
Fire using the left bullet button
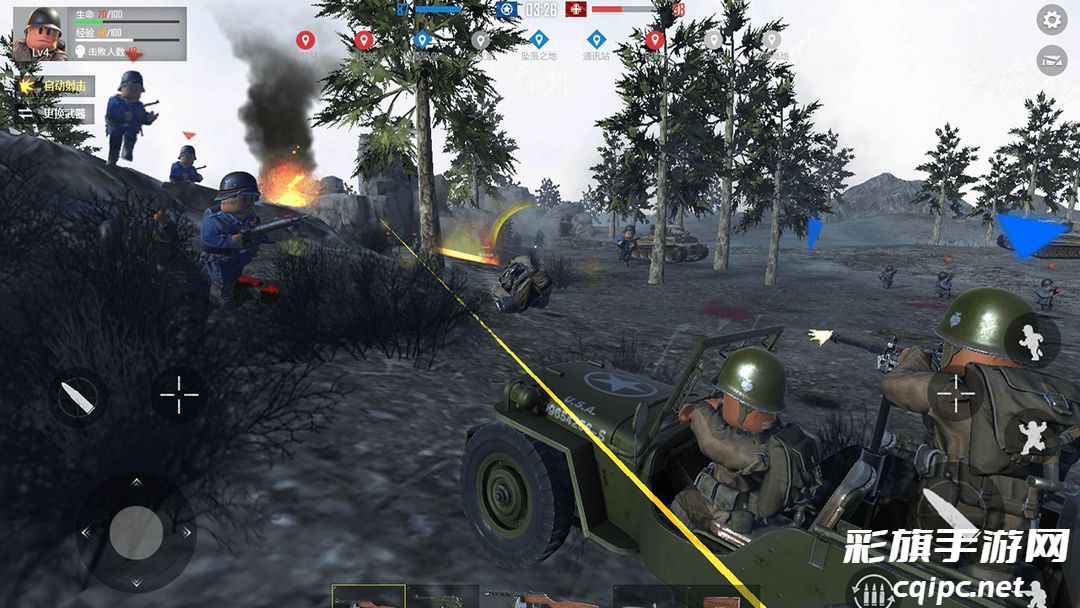click(x=78, y=396)
